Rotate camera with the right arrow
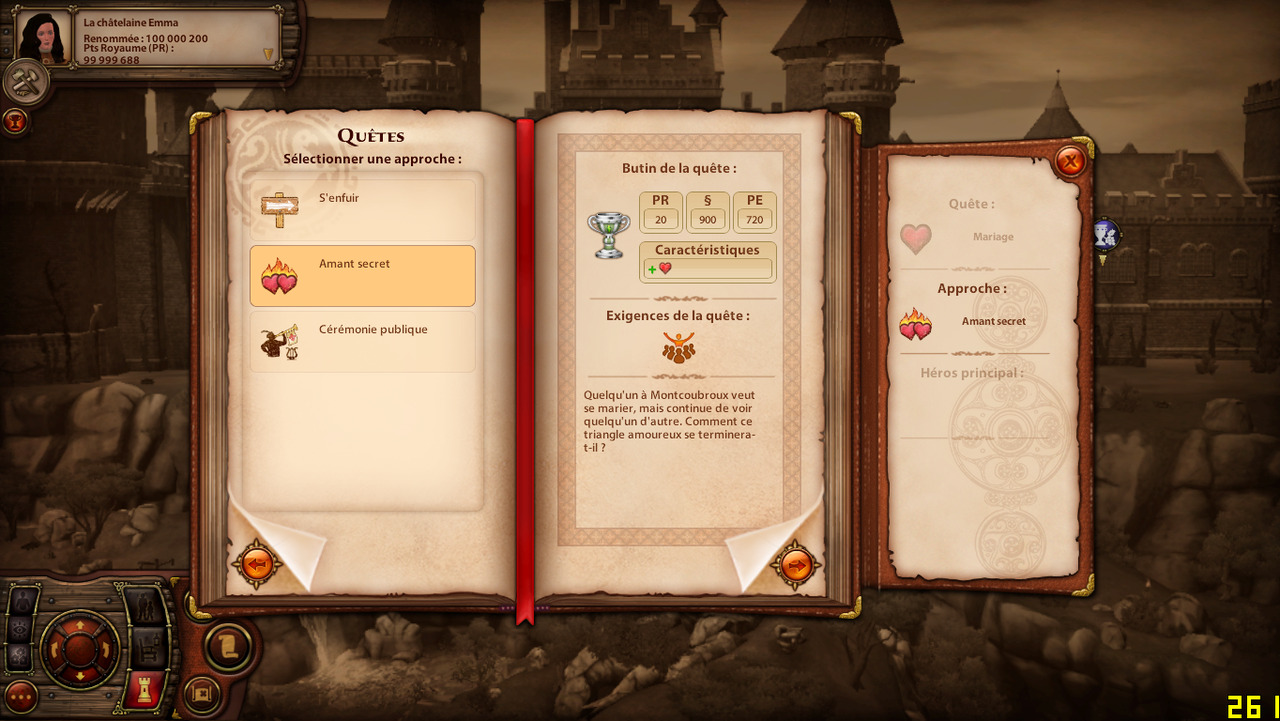The height and width of the screenshot is (721, 1280). [x=105, y=650]
